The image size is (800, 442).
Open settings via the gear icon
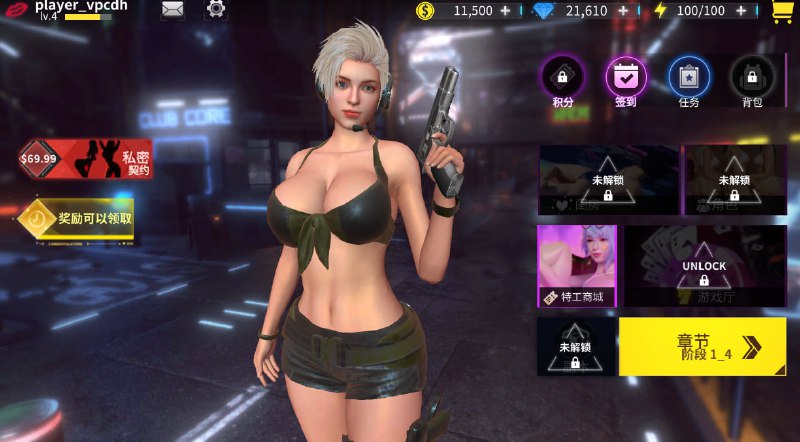(x=216, y=11)
